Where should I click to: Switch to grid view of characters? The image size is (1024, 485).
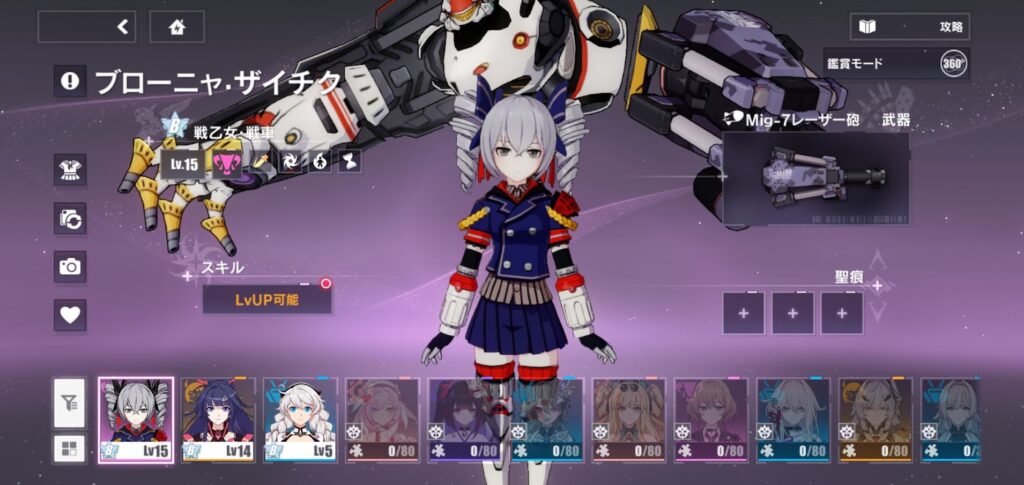[69, 448]
